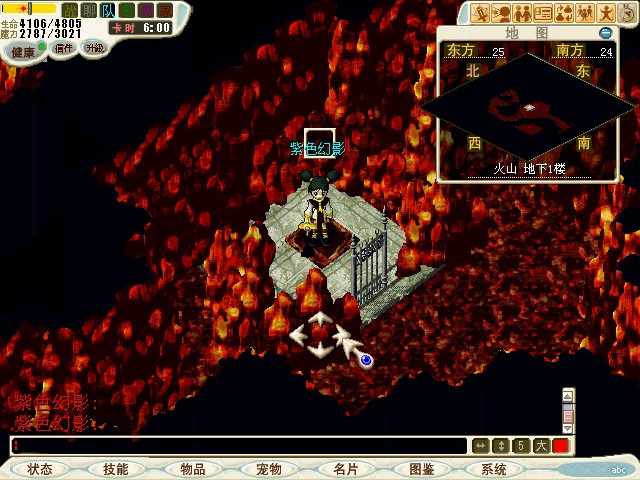This screenshot has height=480, width=640.
Task: Open the 状态 status menu
Action: 41,468
